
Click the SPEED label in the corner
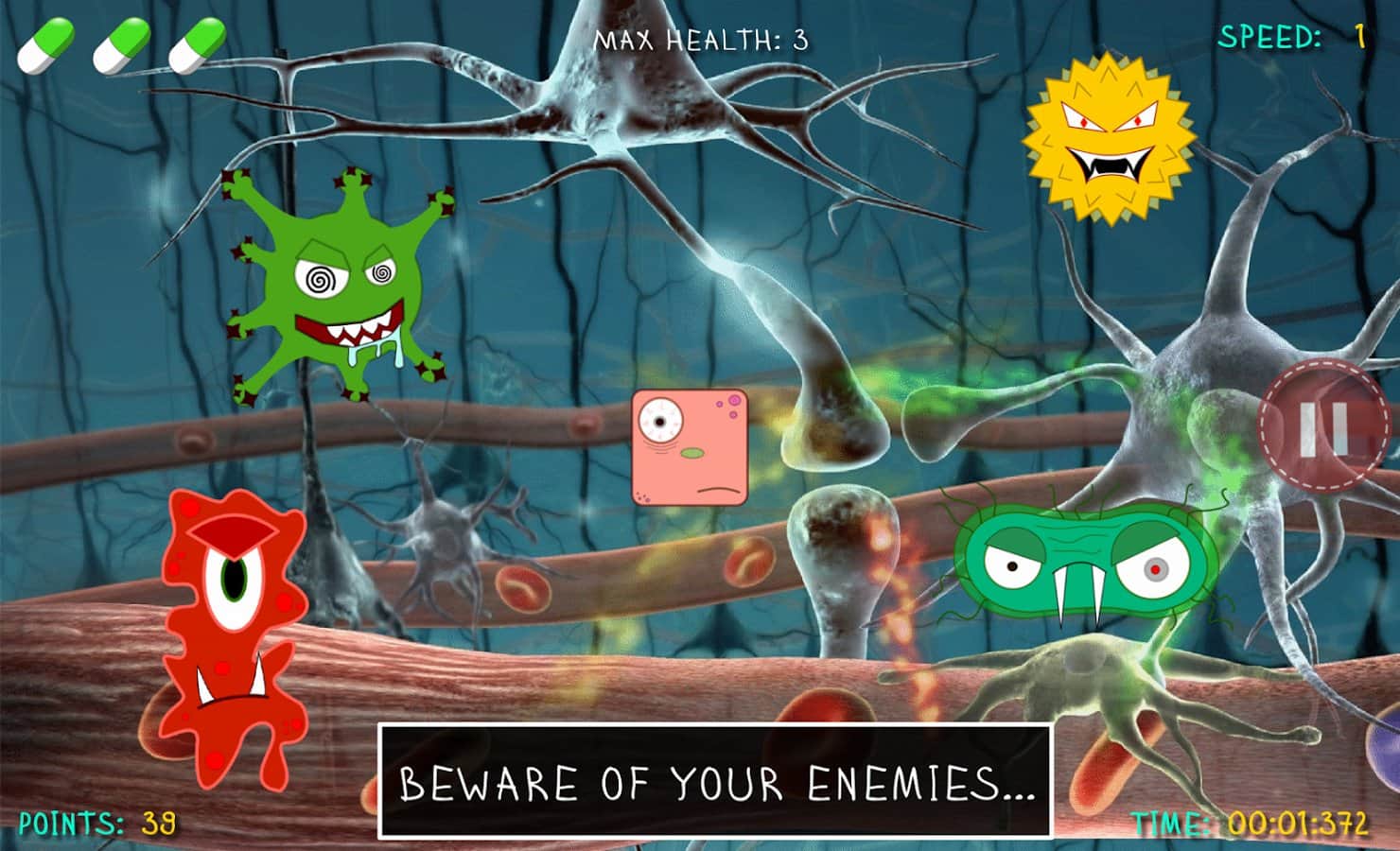coord(1268,38)
